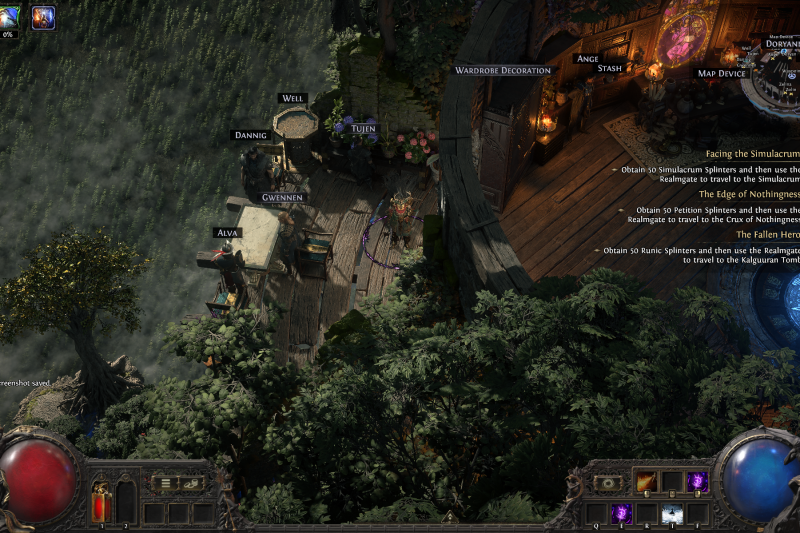
Task: Choose the Alva name label
Action: click(227, 232)
